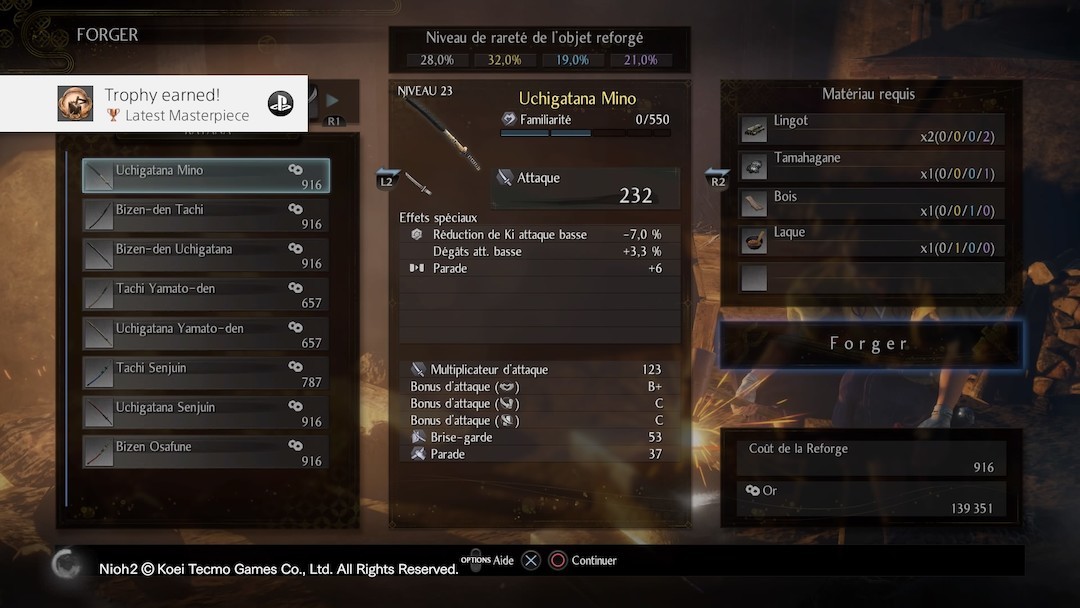Choose the Bois material row
1080x608 pixels.
pos(870,204)
